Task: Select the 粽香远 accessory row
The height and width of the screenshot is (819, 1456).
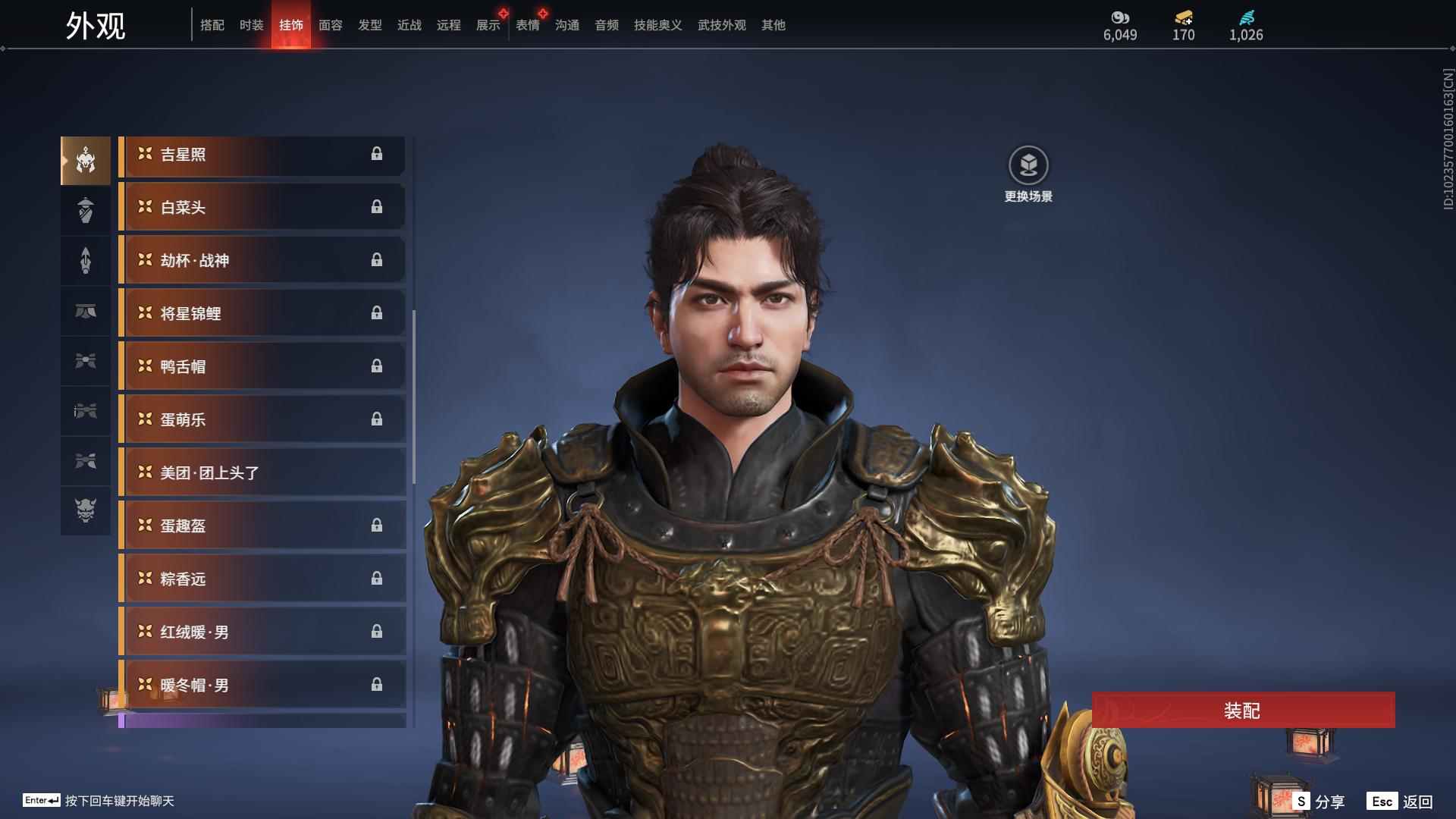Action: pyautogui.click(x=262, y=579)
